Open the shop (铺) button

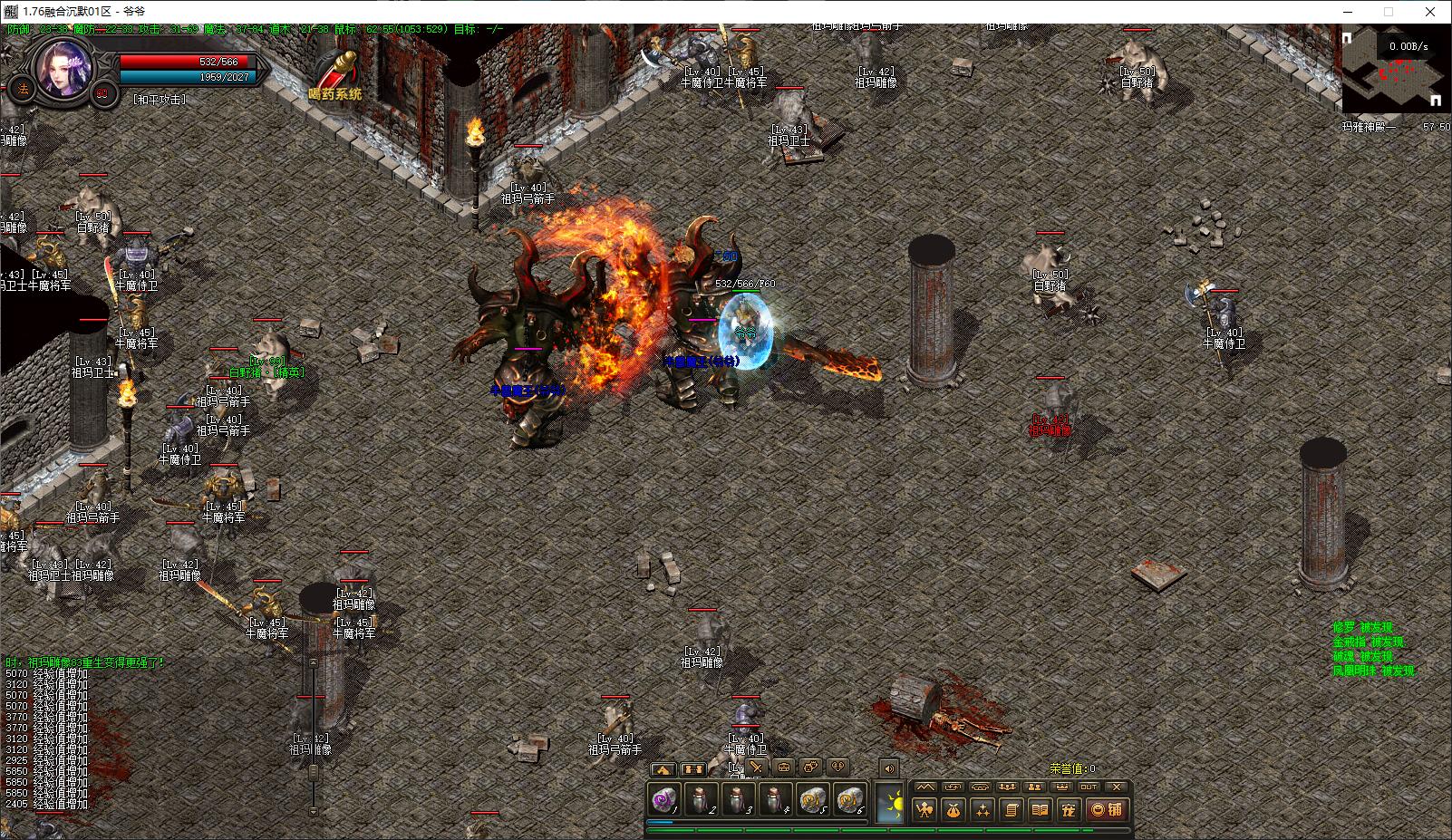point(1108,810)
